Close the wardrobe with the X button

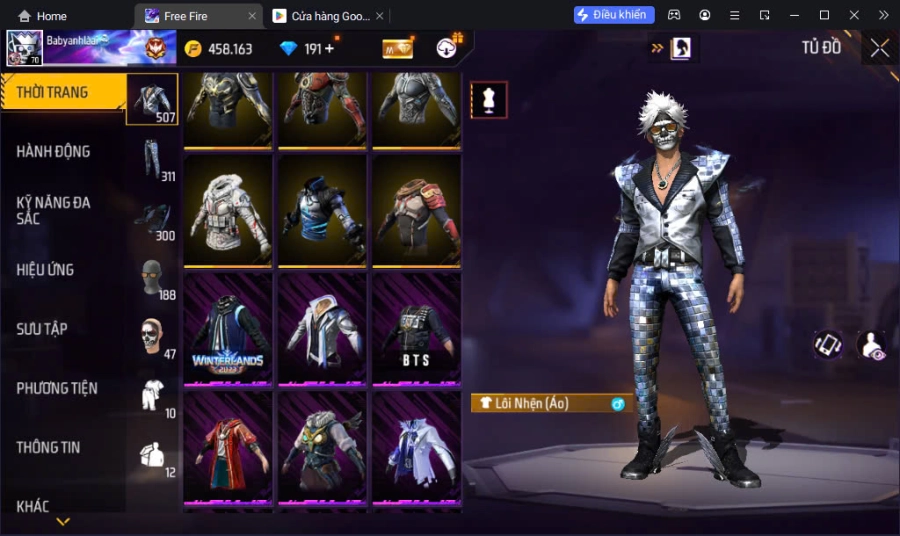click(879, 48)
